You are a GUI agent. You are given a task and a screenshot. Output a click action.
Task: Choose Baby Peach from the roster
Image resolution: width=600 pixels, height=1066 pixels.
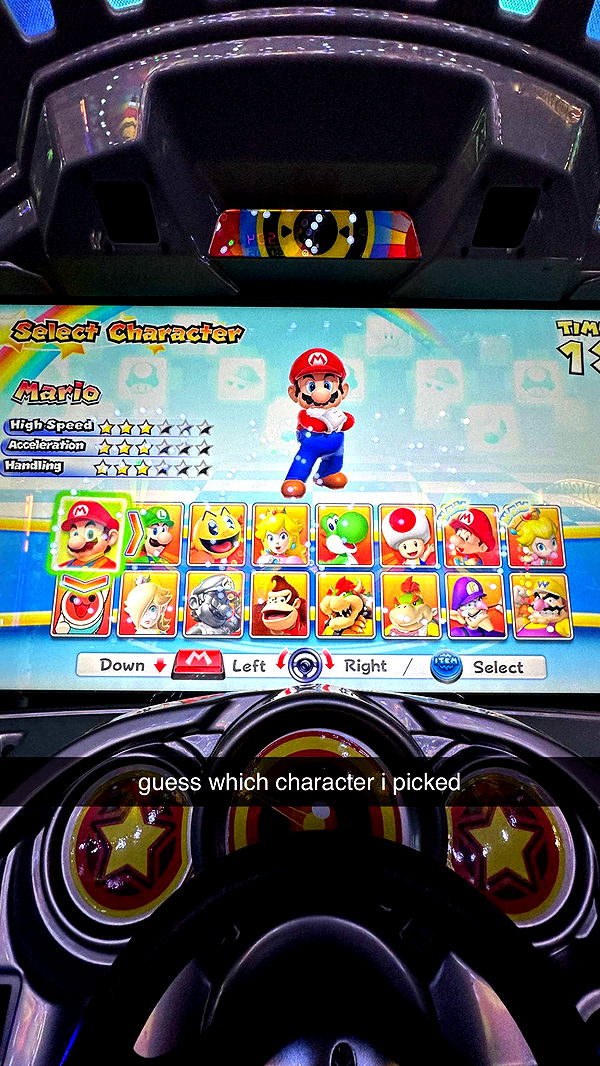(x=536, y=537)
